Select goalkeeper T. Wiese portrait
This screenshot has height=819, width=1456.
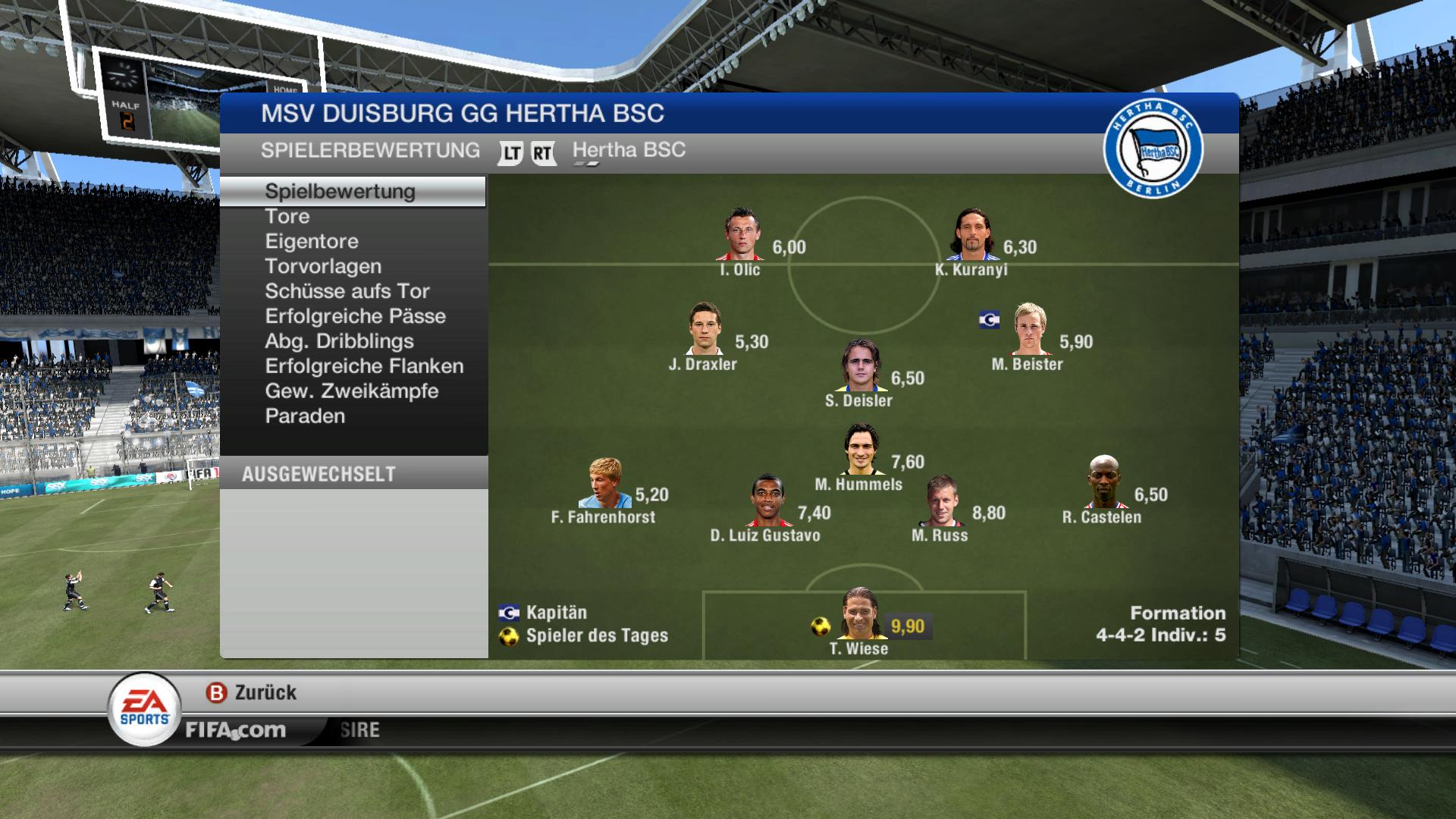point(860,613)
